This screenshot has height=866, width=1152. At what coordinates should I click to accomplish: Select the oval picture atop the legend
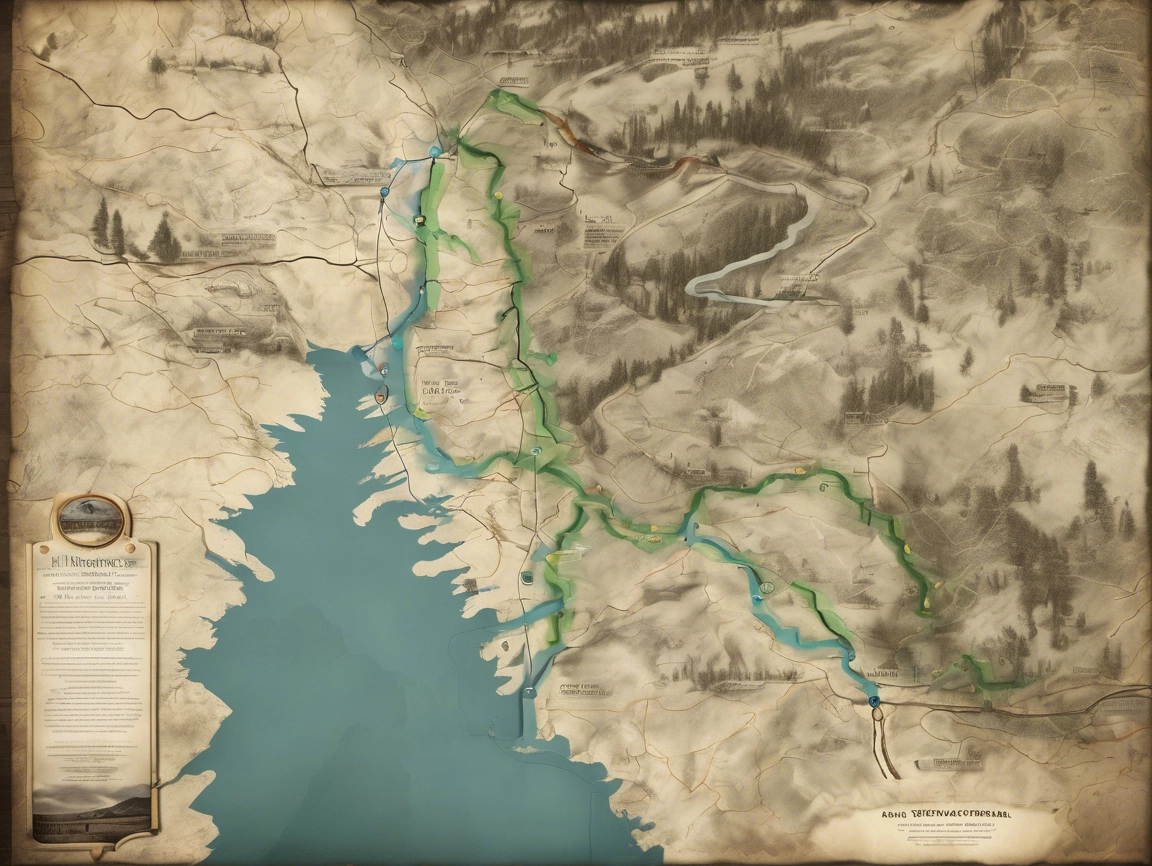click(91, 519)
